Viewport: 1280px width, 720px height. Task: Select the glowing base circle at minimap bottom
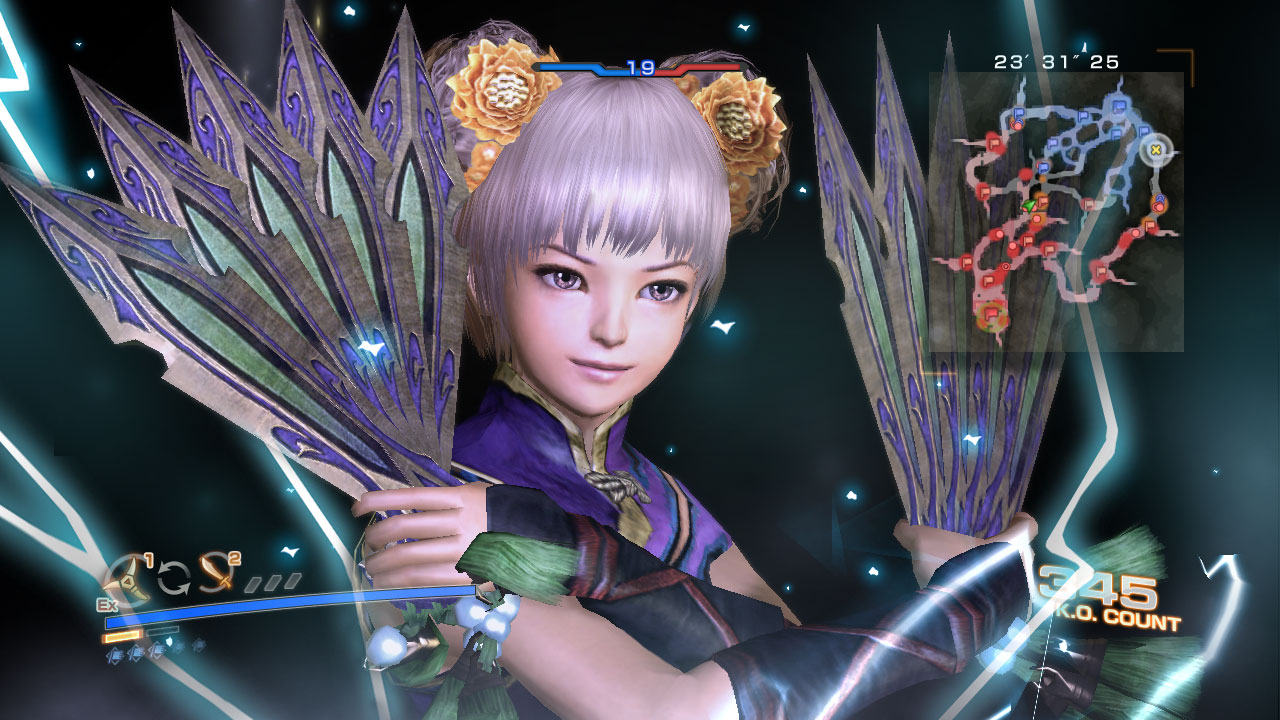tap(991, 318)
